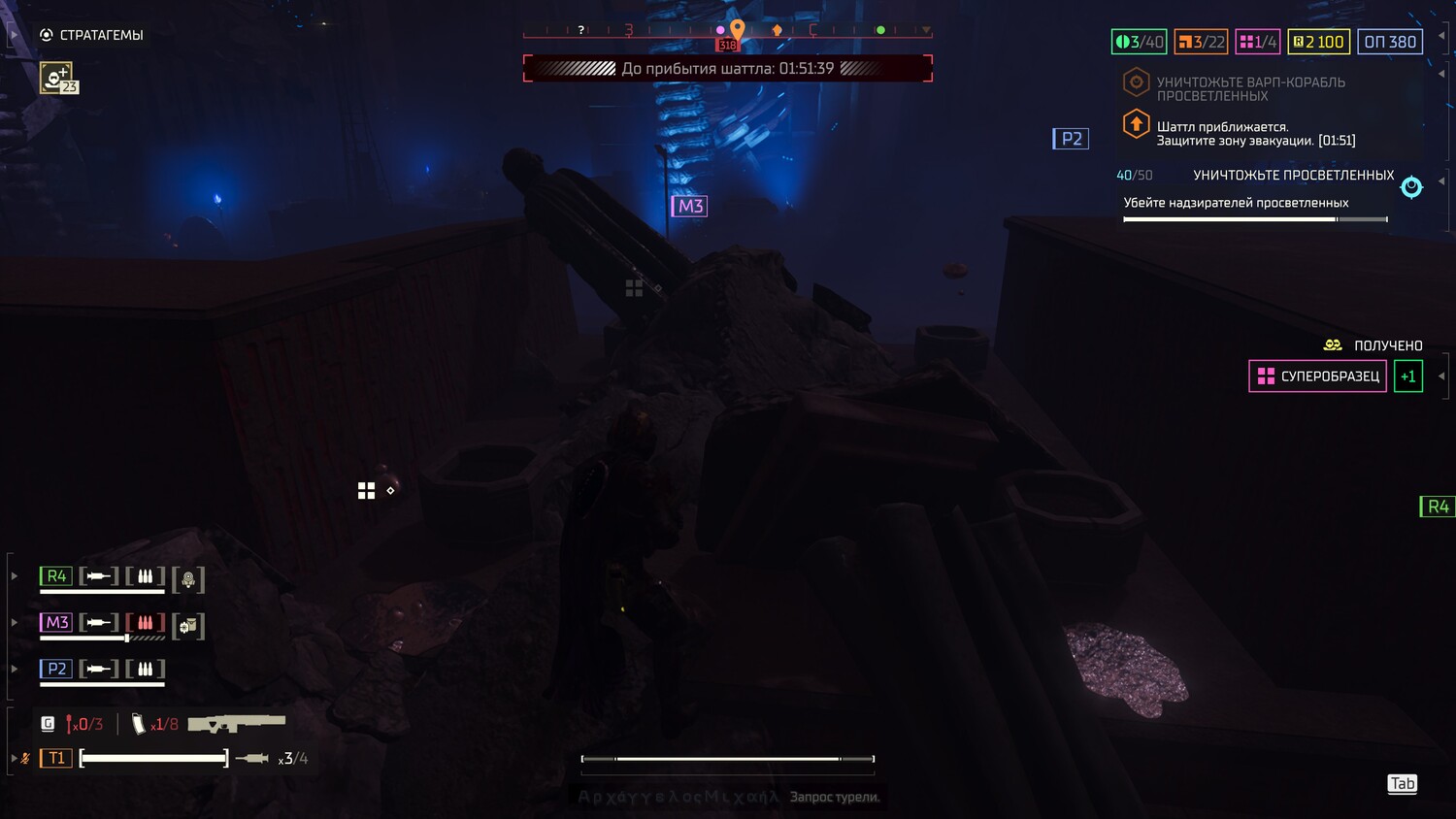This screenshot has height=819, width=1456.
Task: Click the shuttle extraction objective arrow icon
Action: click(x=1136, y=125)
